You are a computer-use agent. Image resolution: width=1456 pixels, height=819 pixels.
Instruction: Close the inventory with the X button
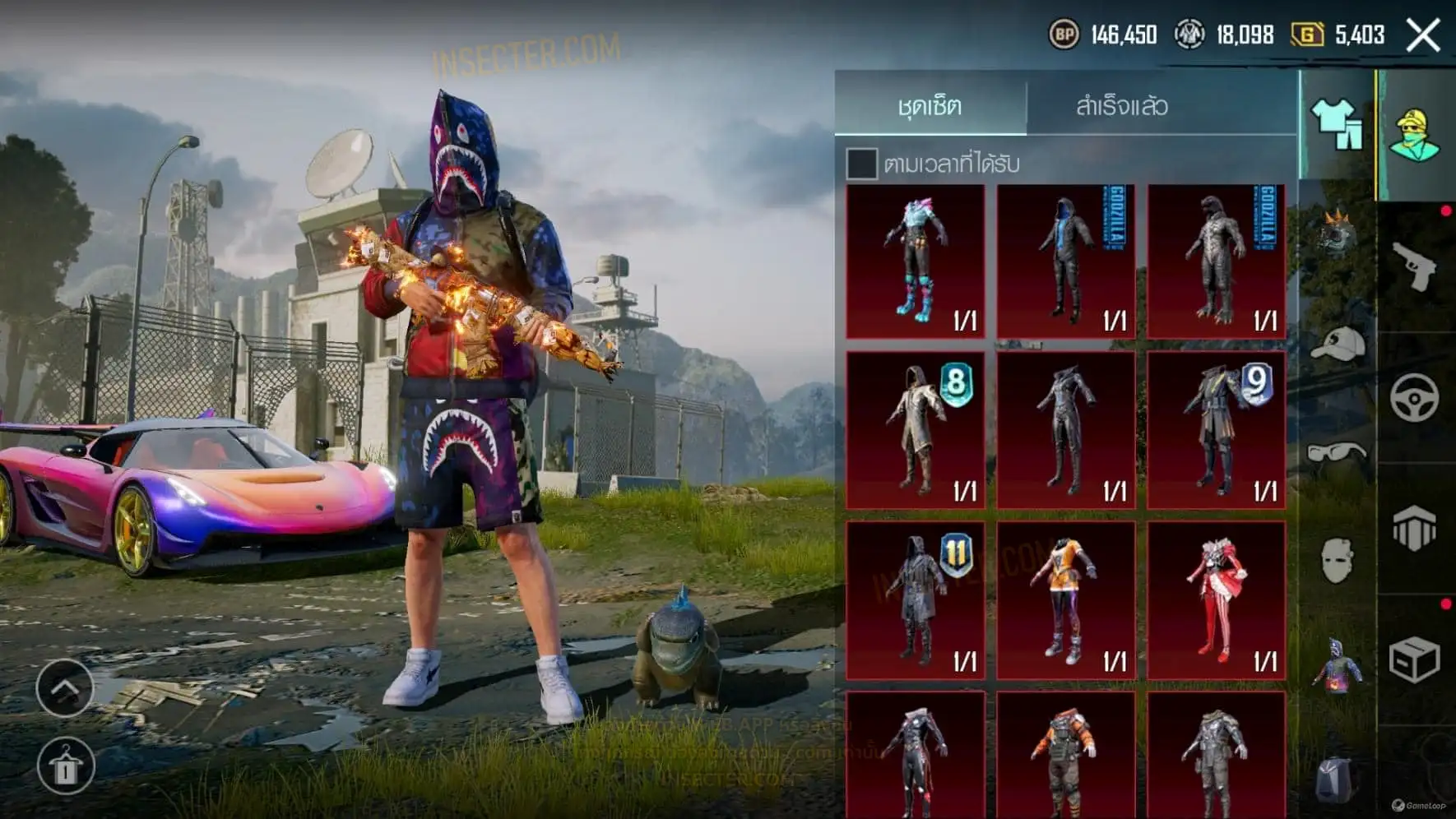tap(1422, 35)
